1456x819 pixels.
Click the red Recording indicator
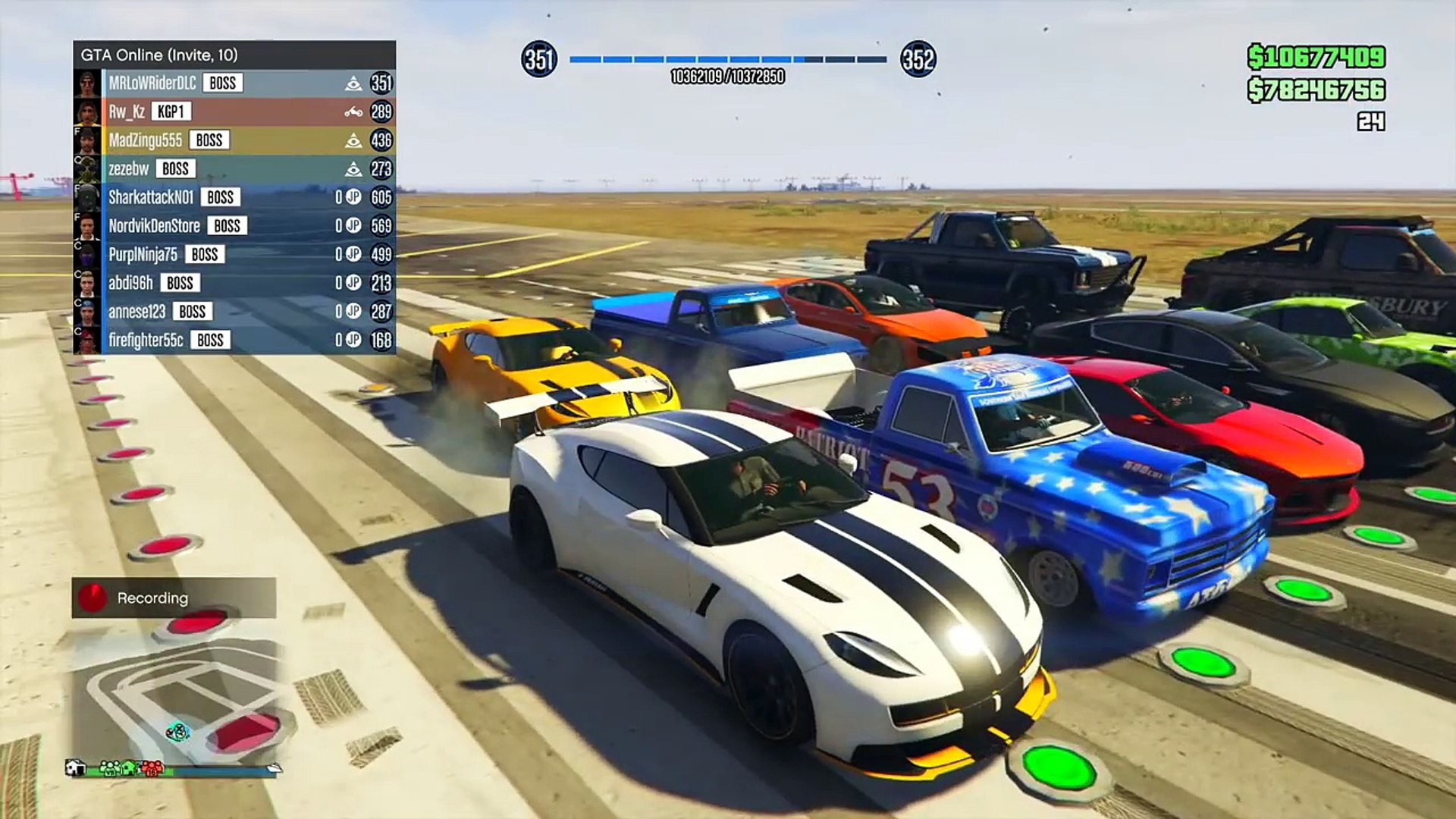pyautogui.click(x=93, y=598)
